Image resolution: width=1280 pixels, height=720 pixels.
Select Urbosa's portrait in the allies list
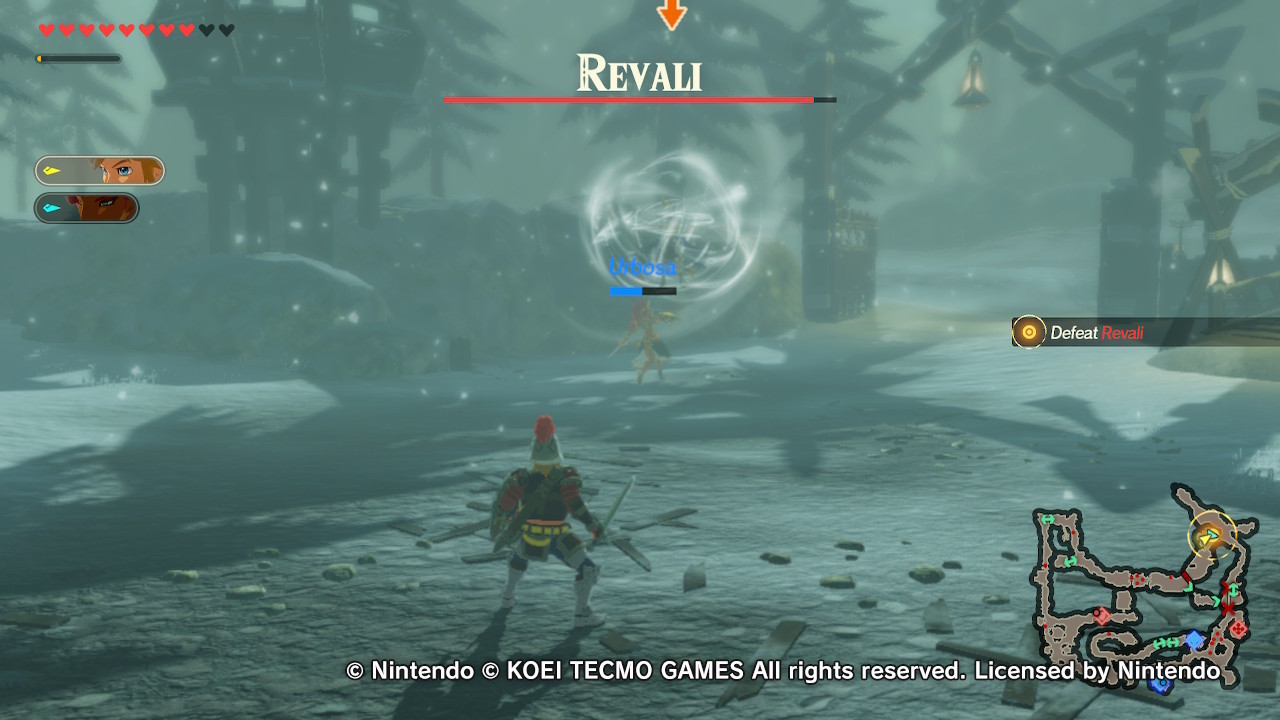[85, 208]
